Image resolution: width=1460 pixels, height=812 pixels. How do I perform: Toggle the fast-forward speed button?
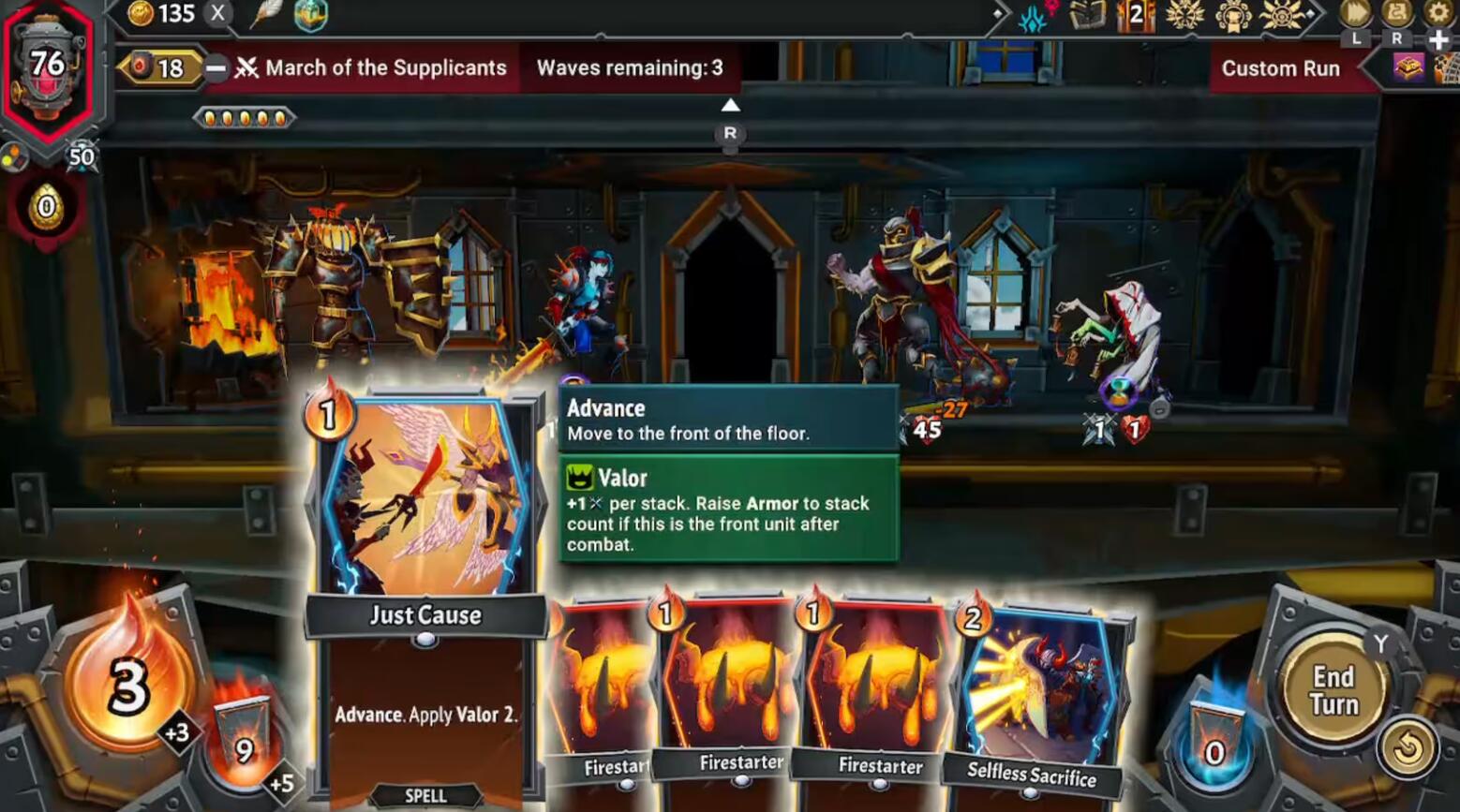tap(1356, 13)
